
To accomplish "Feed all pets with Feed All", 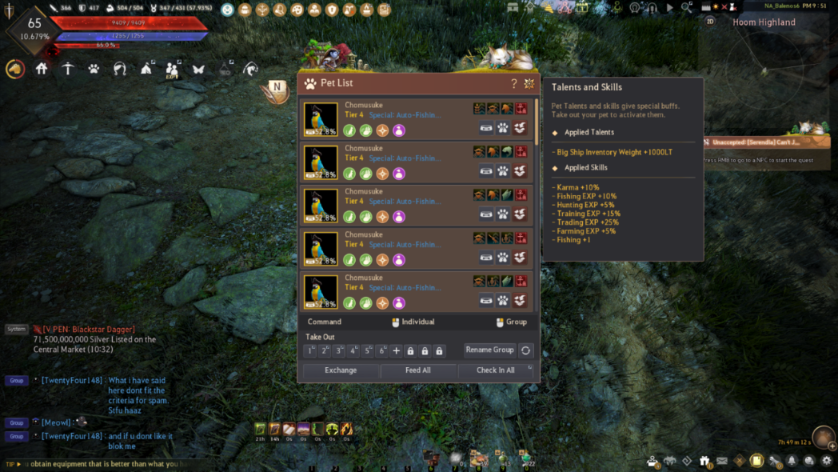I will tap(418, 370).
